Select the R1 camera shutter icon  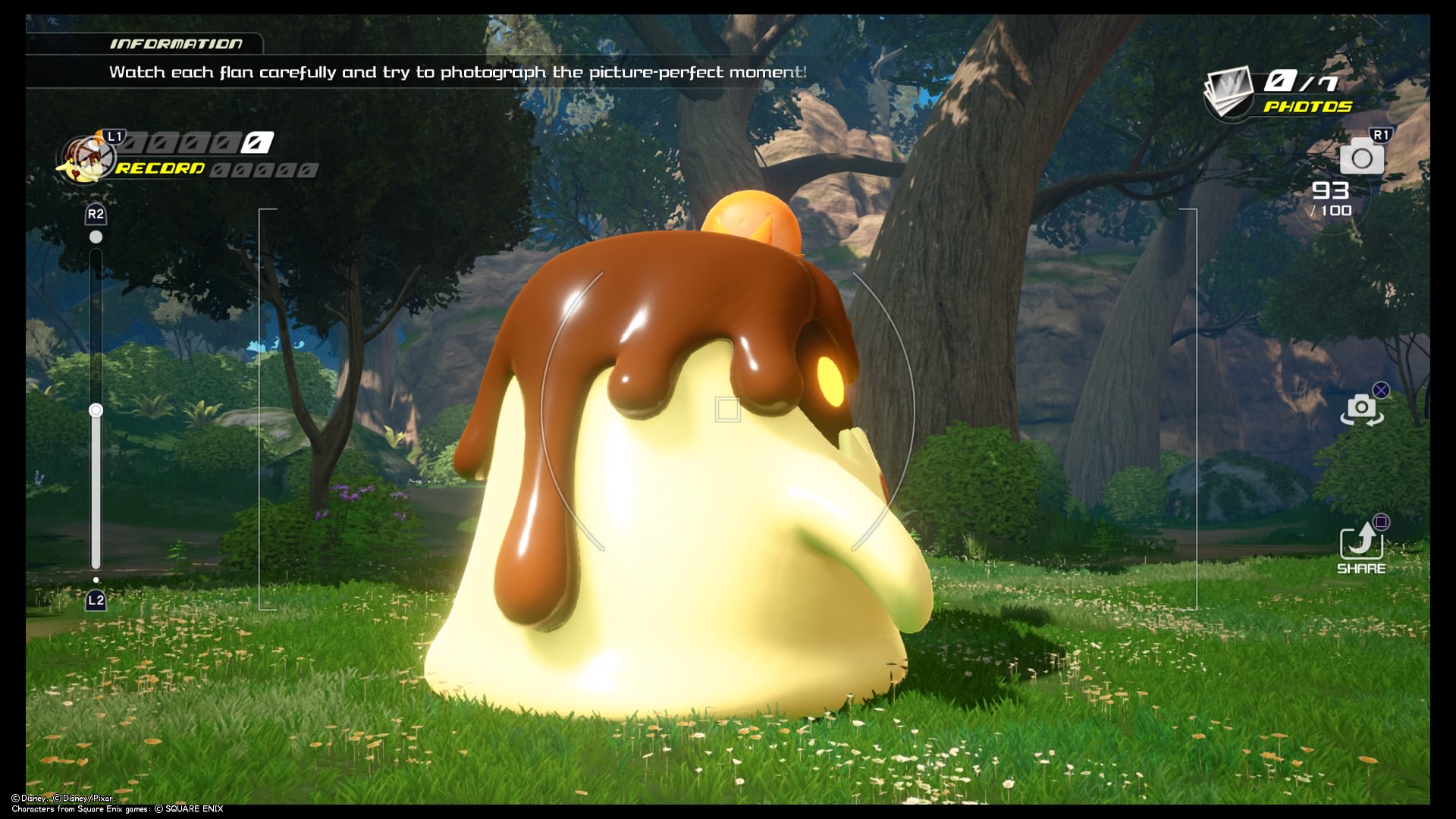(1363, 159)
